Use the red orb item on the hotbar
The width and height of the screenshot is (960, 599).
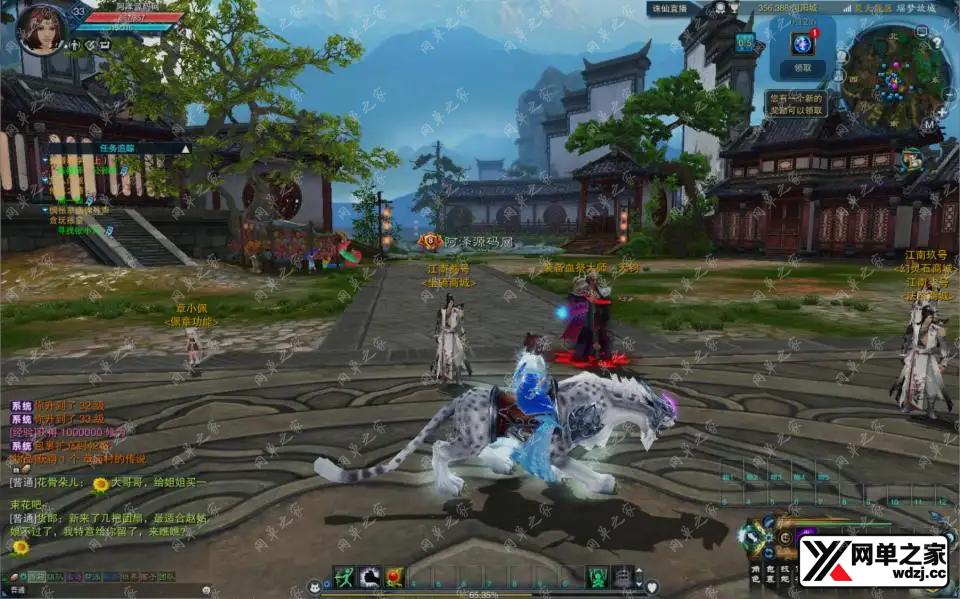click(x=395, y=576)
